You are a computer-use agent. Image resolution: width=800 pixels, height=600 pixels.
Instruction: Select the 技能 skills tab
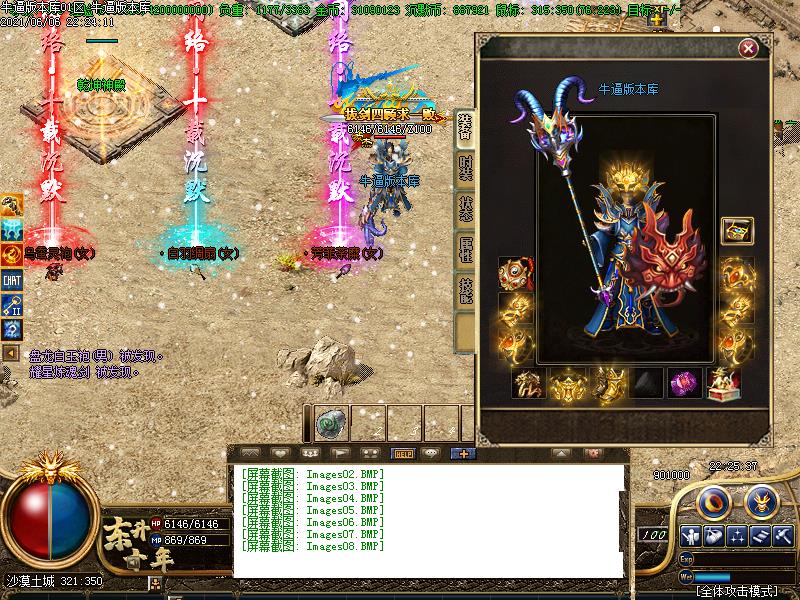[x=465, y=291]
